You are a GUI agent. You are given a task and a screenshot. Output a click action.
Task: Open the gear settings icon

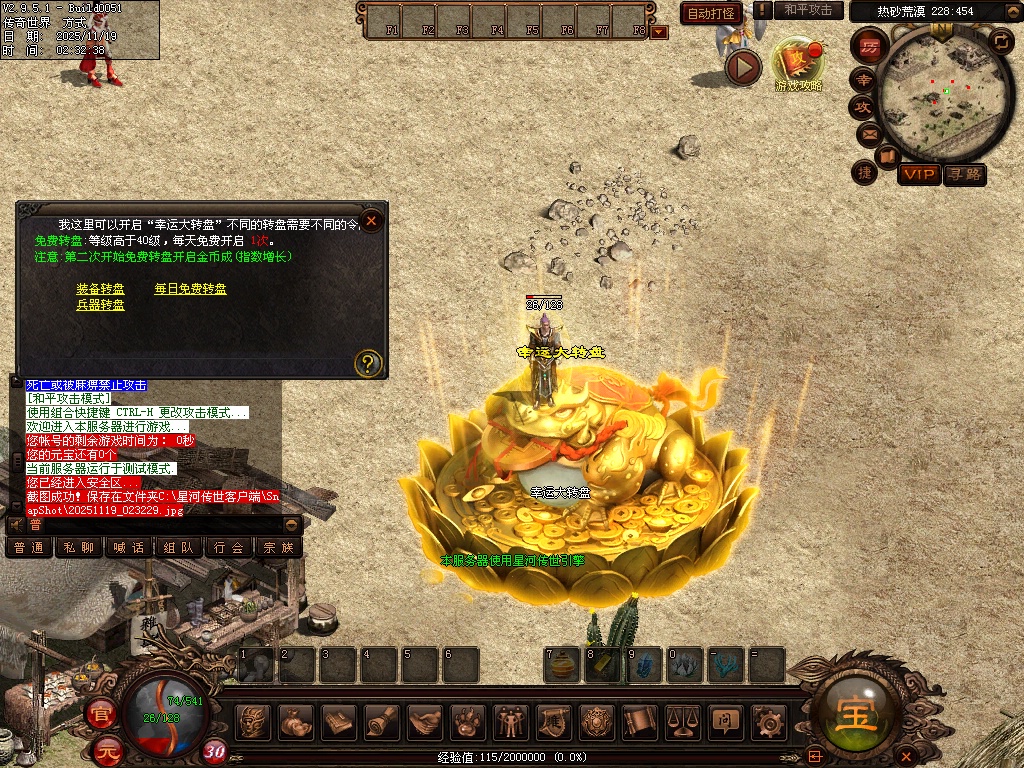pyautogui.click(x=767, y=721)
